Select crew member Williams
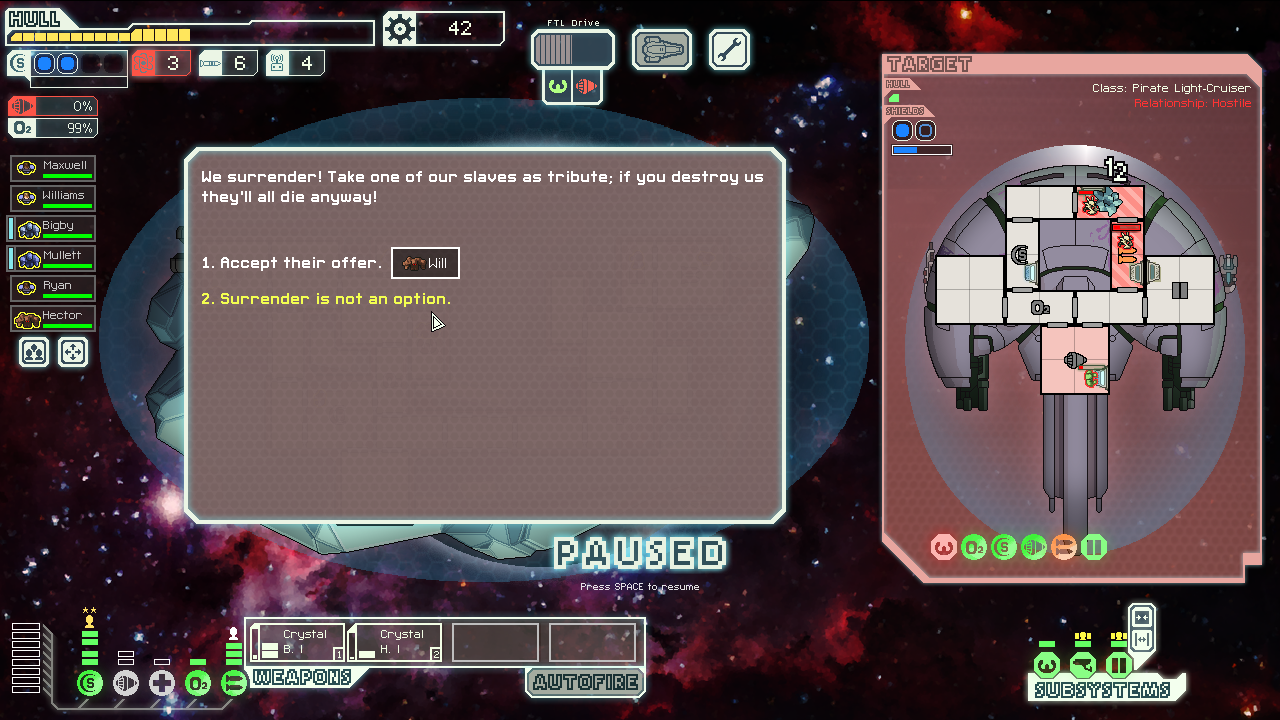 (54, 198)
